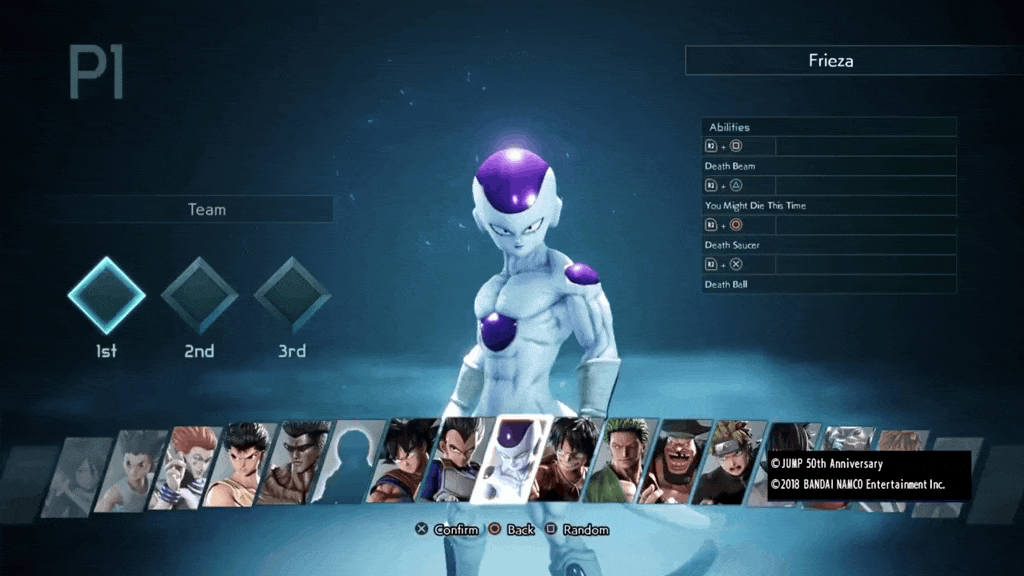
Task: Choose the 2nd team slot diamond
Action: click(x=199, y=296)
